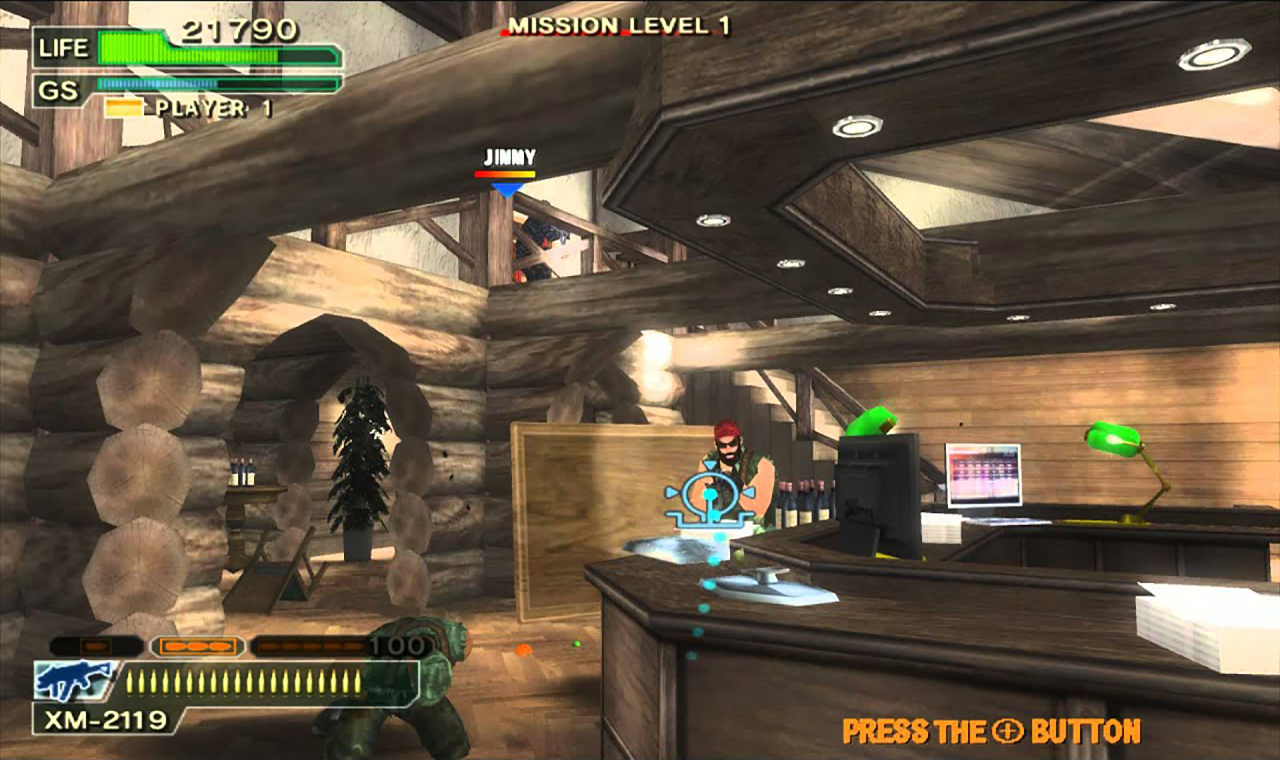This screenshot has width=1280, height=760.
Task: Select the Player 1 indicator badge
Action: (x=123, y=108)
